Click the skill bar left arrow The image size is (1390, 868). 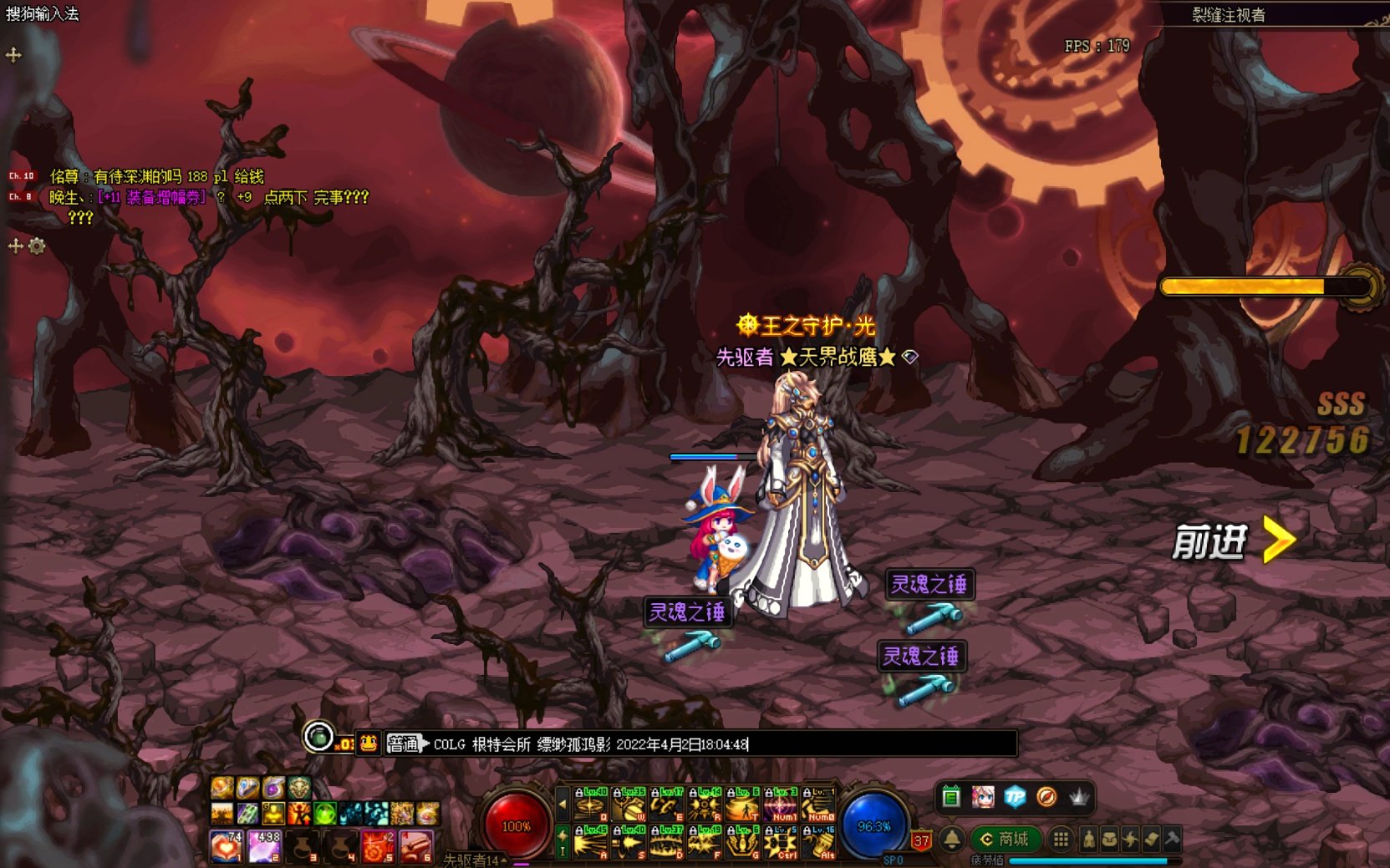pyautogui.click(x=563, y=805)
